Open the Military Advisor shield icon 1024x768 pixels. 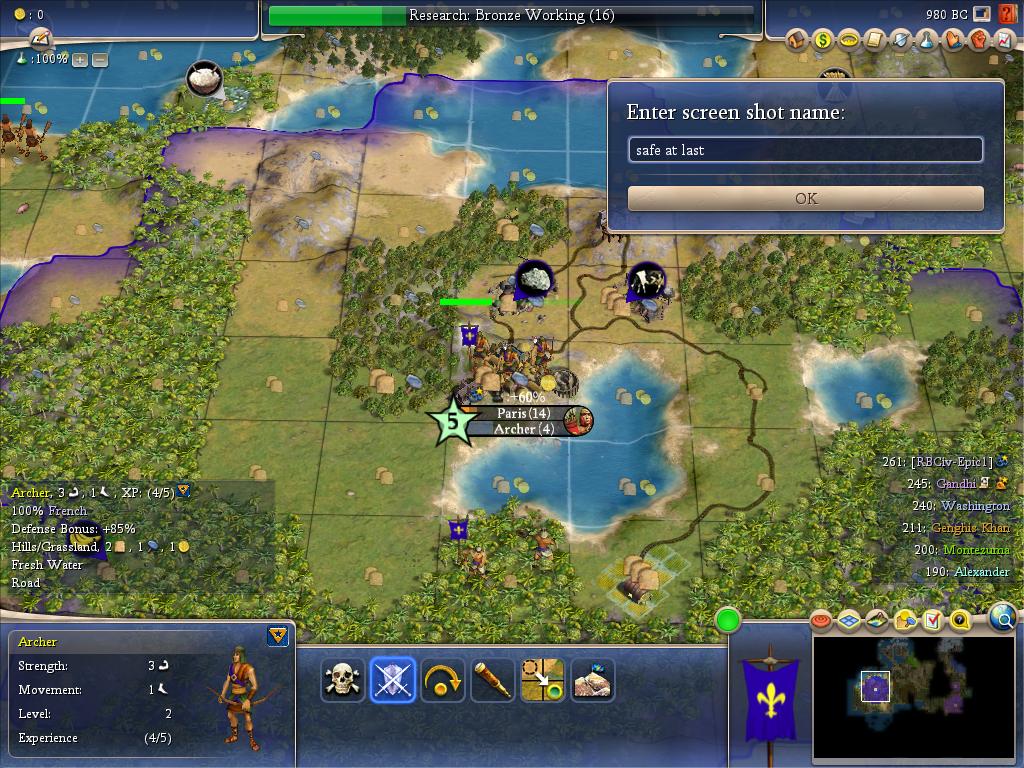(x=901, y=40)
